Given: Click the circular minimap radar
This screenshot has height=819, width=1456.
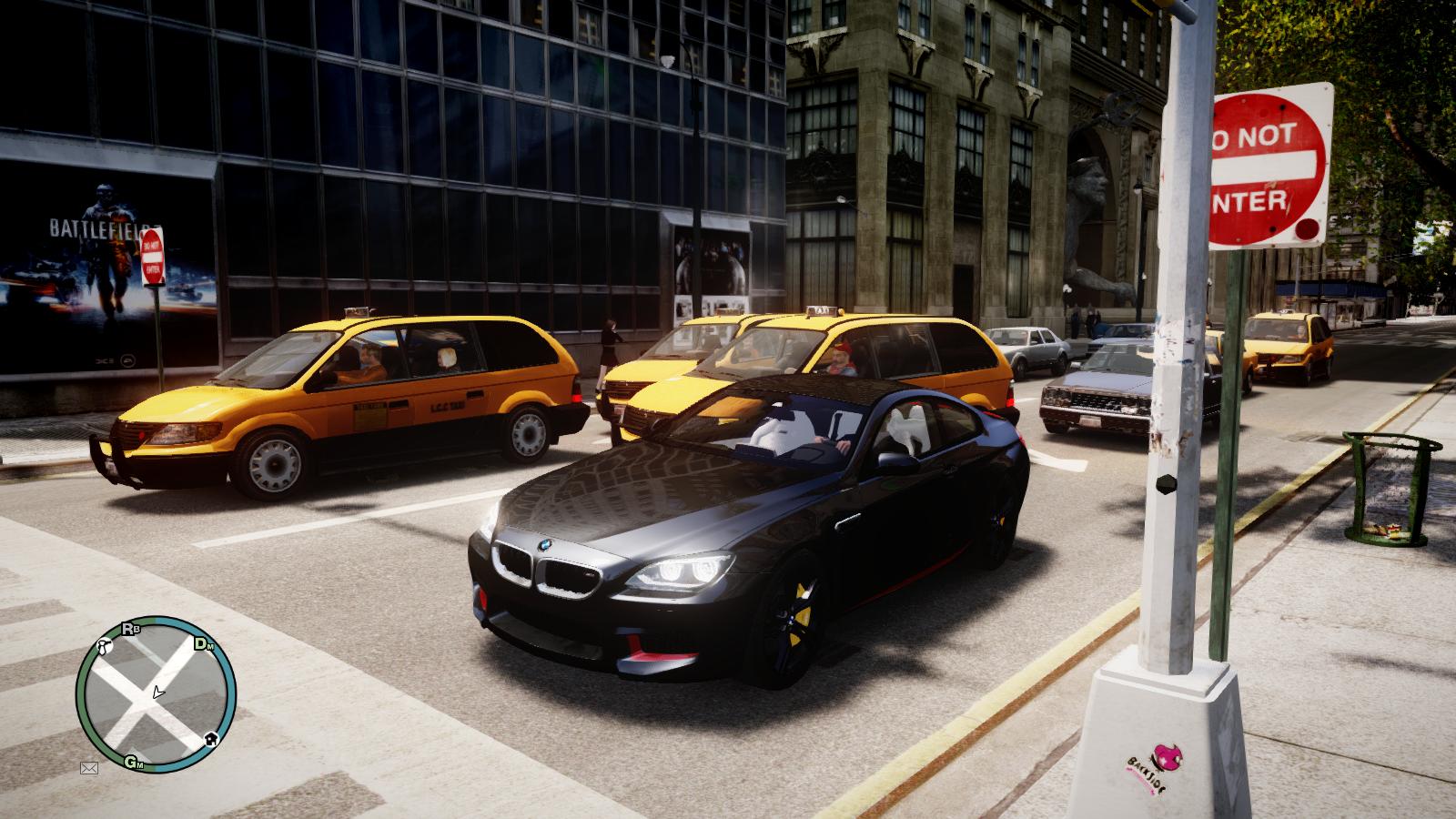Looking at the screenshot, I should pyautogui.click(x=156, y=696).
